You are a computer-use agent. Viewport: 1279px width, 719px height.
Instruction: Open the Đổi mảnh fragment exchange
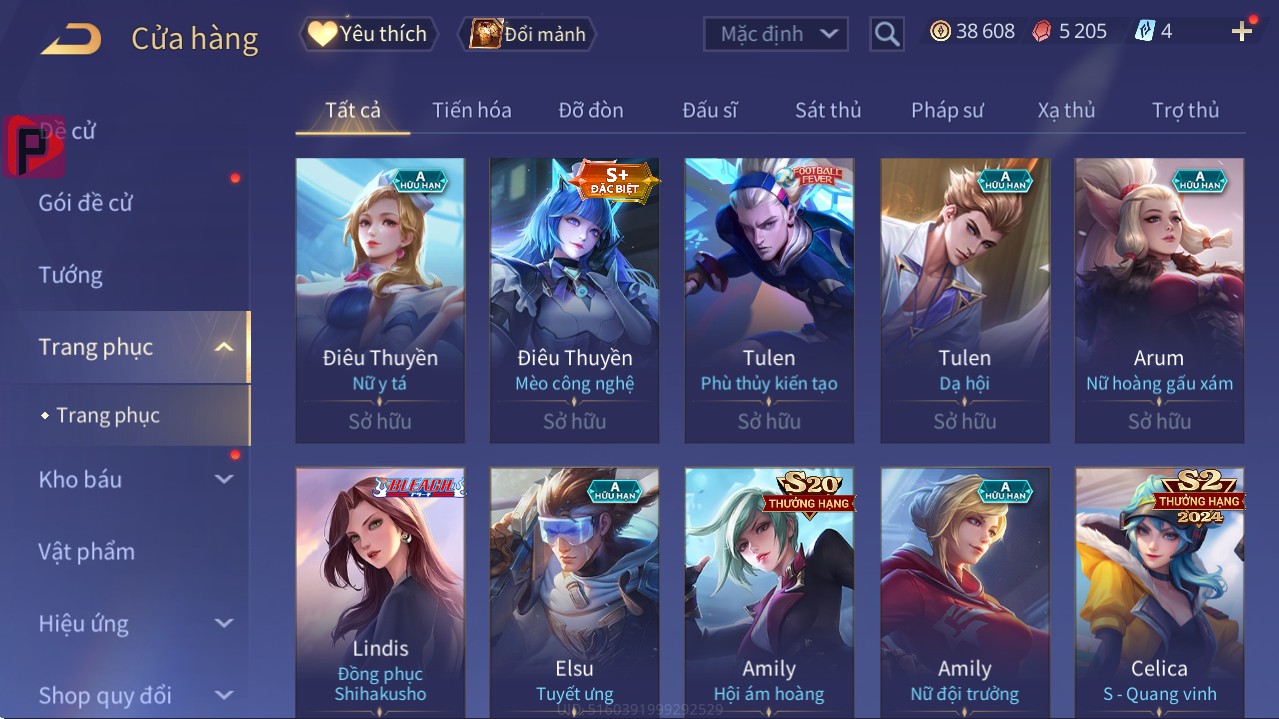click(527, 34)
